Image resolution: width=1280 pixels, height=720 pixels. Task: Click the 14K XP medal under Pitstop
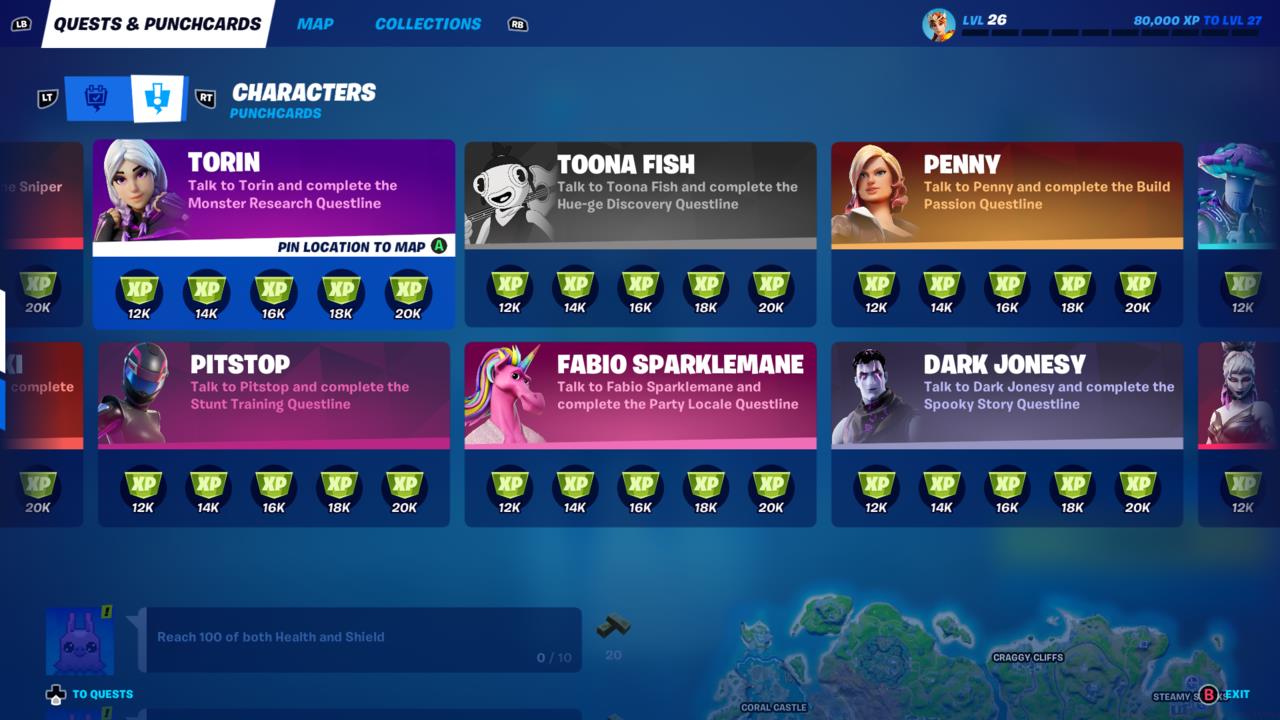(x=209, y=489)
